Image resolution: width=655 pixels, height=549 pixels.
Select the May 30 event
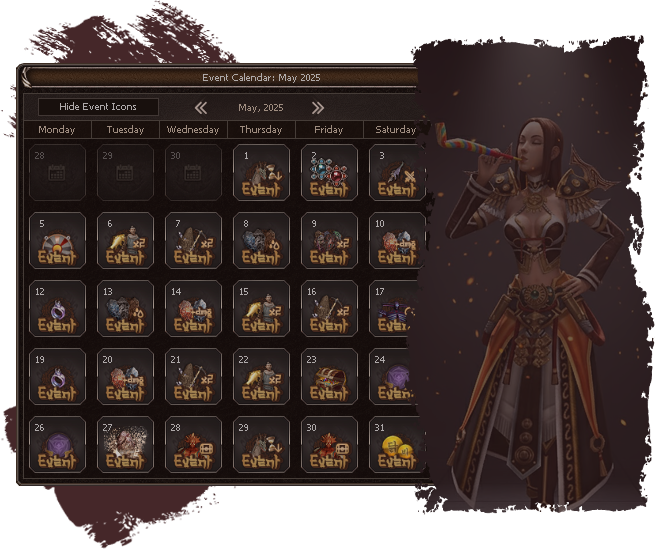point(329,444)
